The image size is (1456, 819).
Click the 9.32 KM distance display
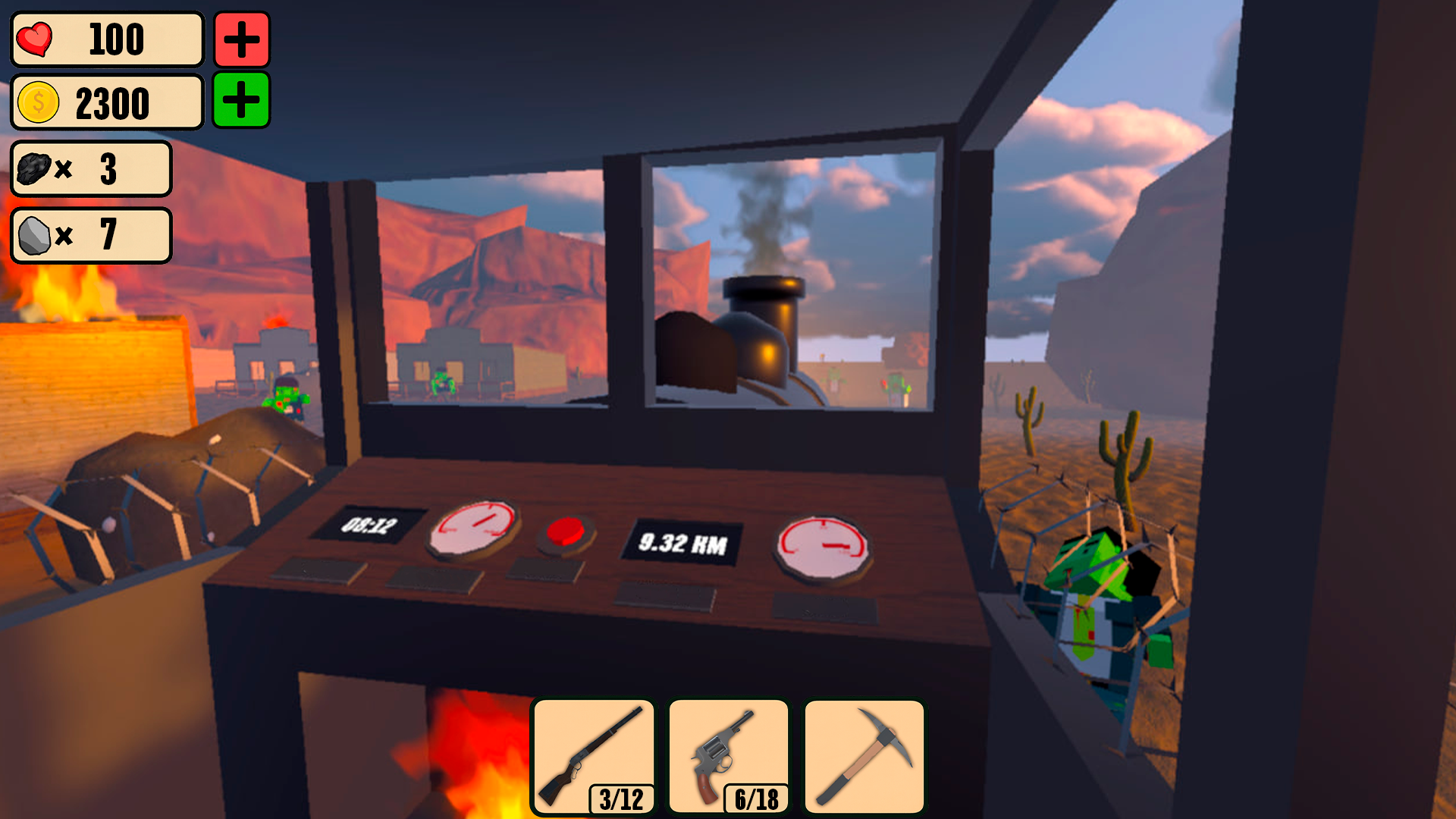tap(684, 541)
